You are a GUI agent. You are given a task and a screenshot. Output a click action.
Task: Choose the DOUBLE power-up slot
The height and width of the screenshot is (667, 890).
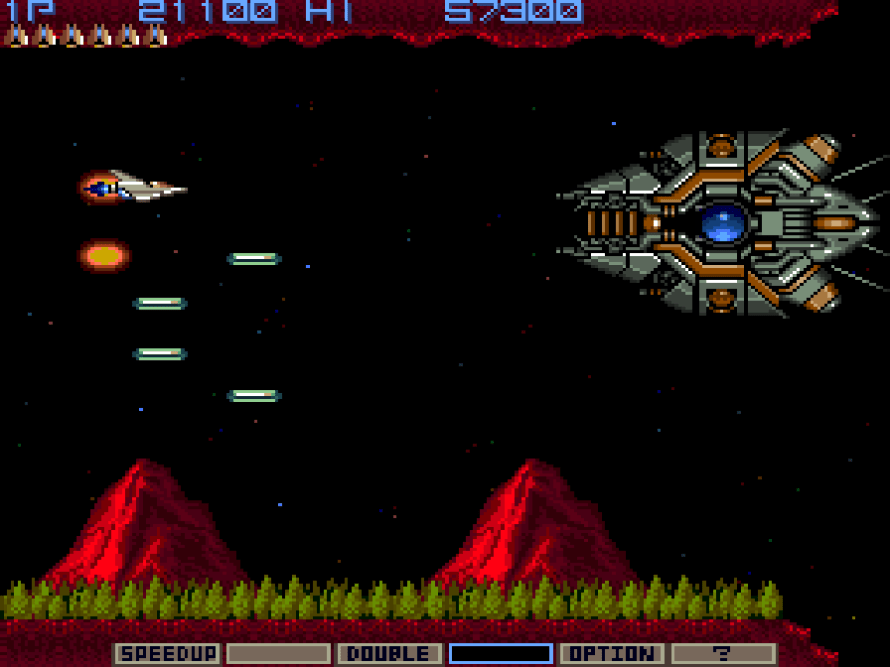pyautogui.click(x=389, y=654)
